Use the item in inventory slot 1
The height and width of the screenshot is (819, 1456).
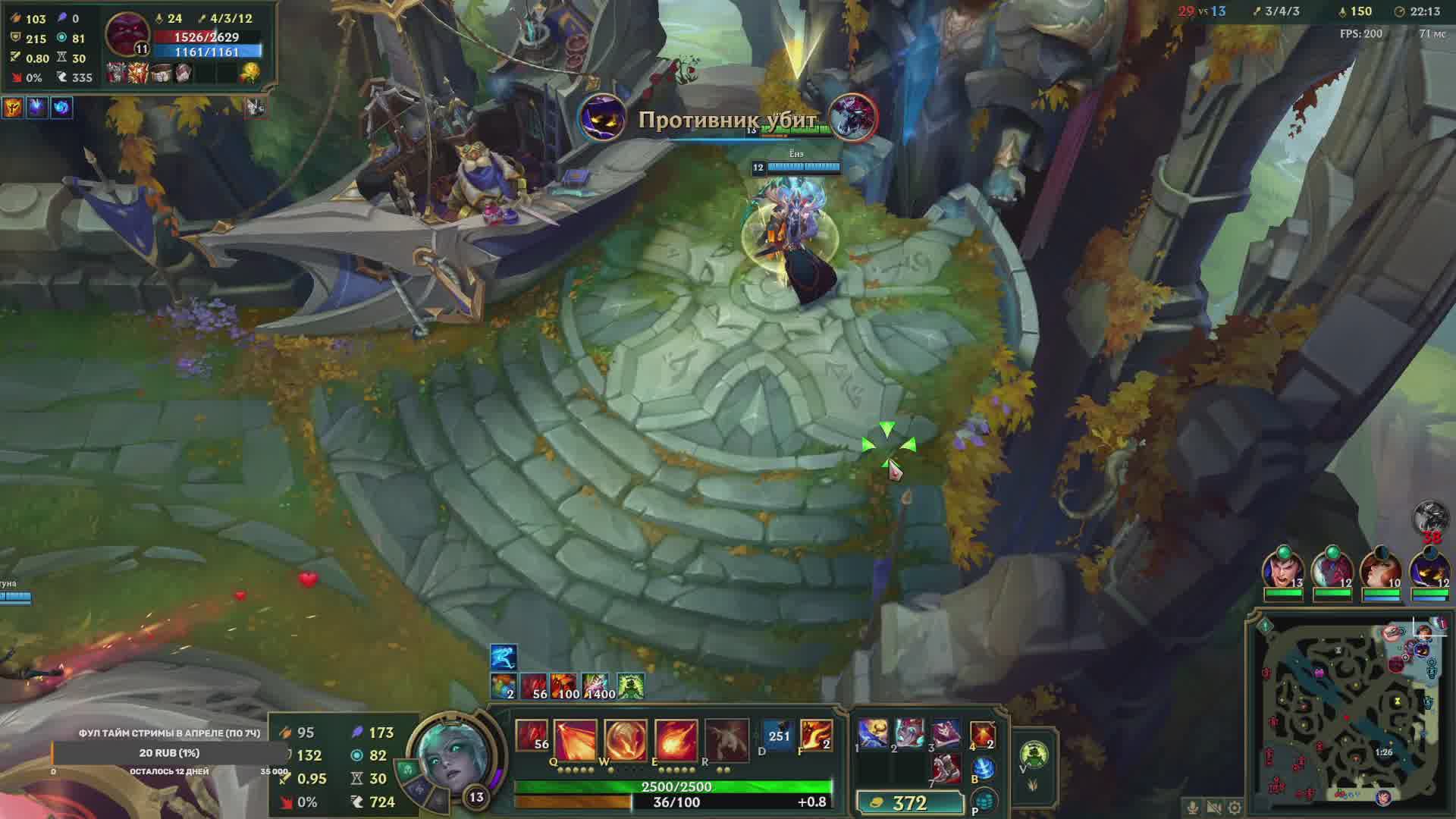873,734
